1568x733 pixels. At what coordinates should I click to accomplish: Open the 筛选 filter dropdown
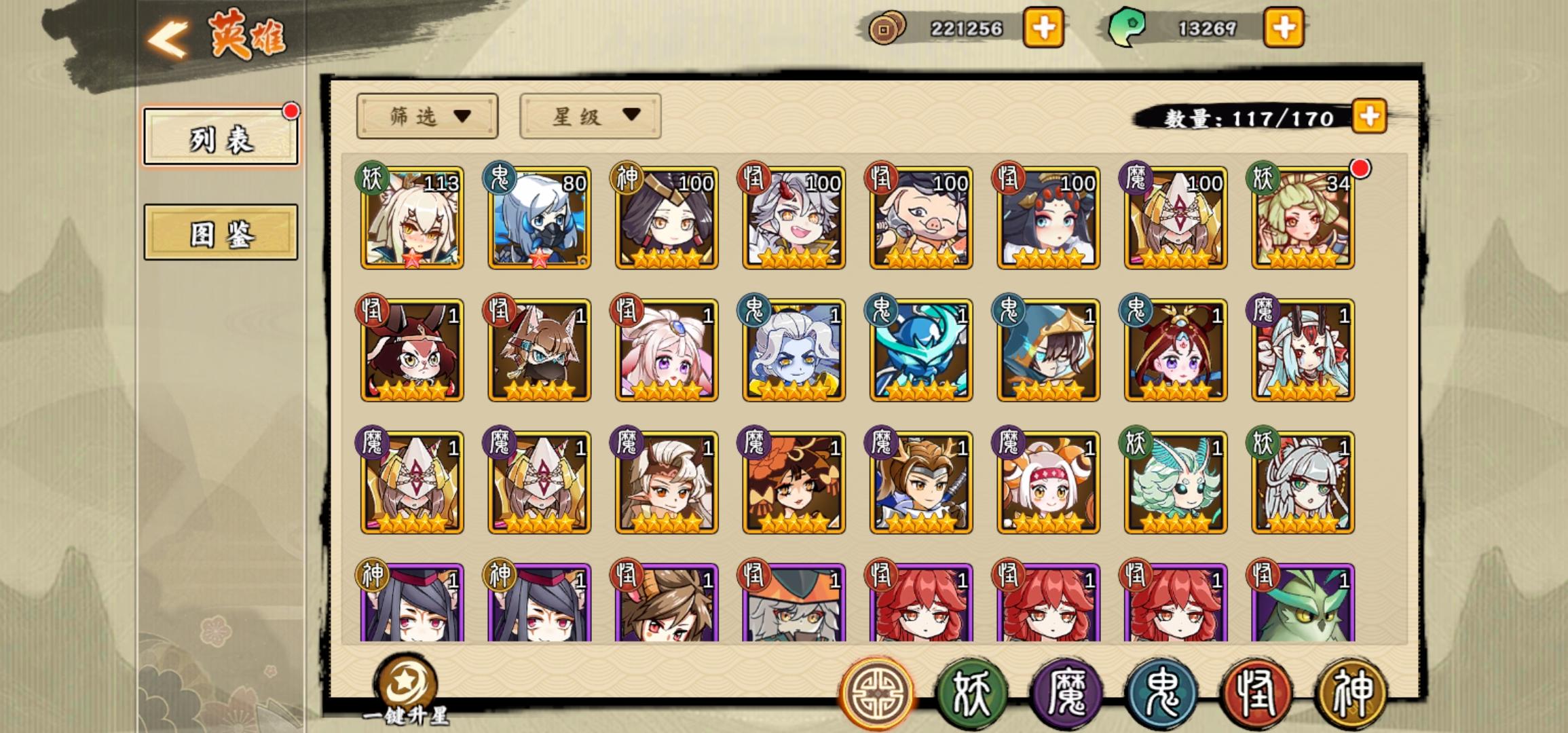426,117
